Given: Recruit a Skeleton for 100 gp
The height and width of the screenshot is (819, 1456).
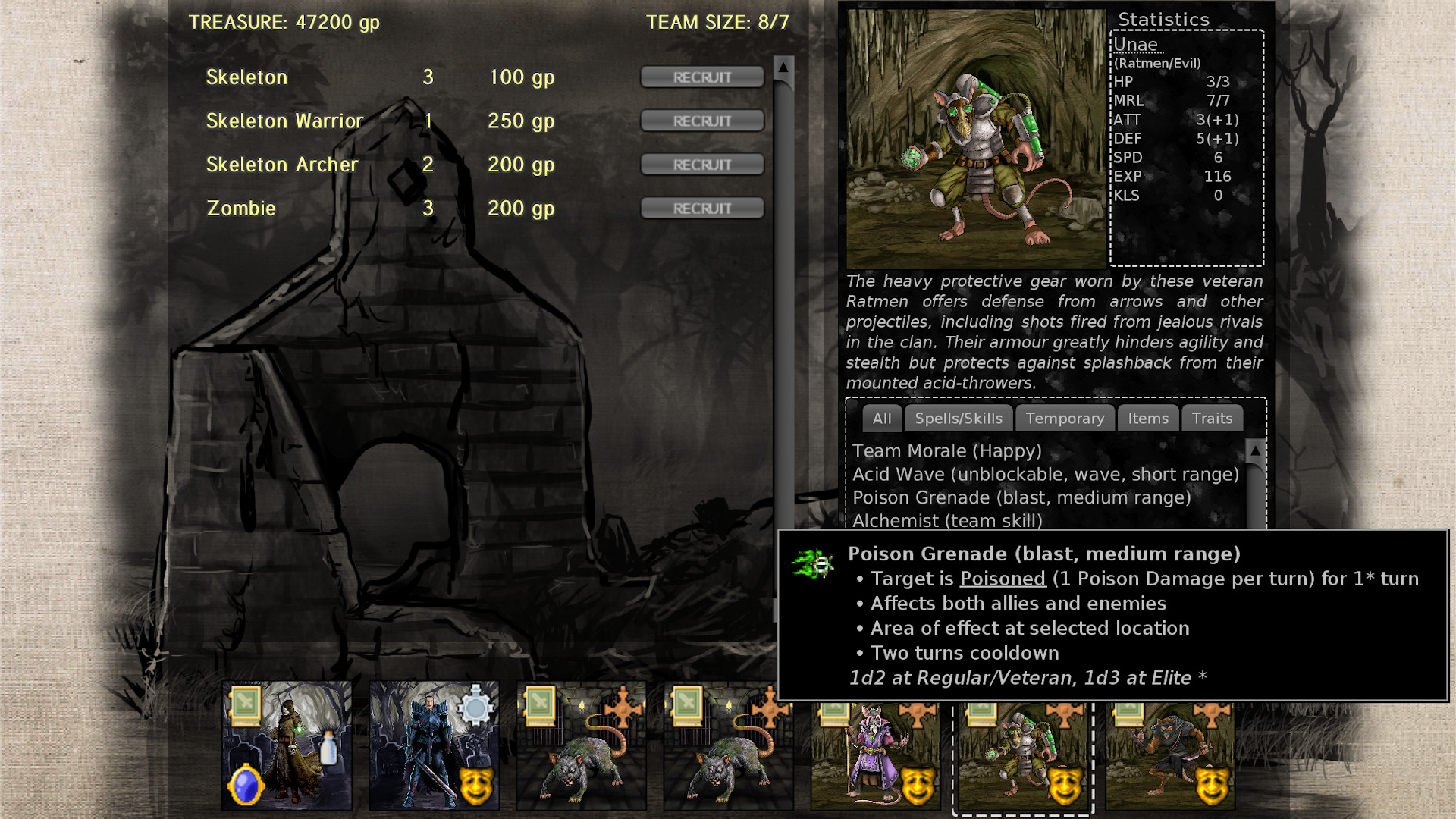Looking at the screenshot, I should tap(701, 77).
